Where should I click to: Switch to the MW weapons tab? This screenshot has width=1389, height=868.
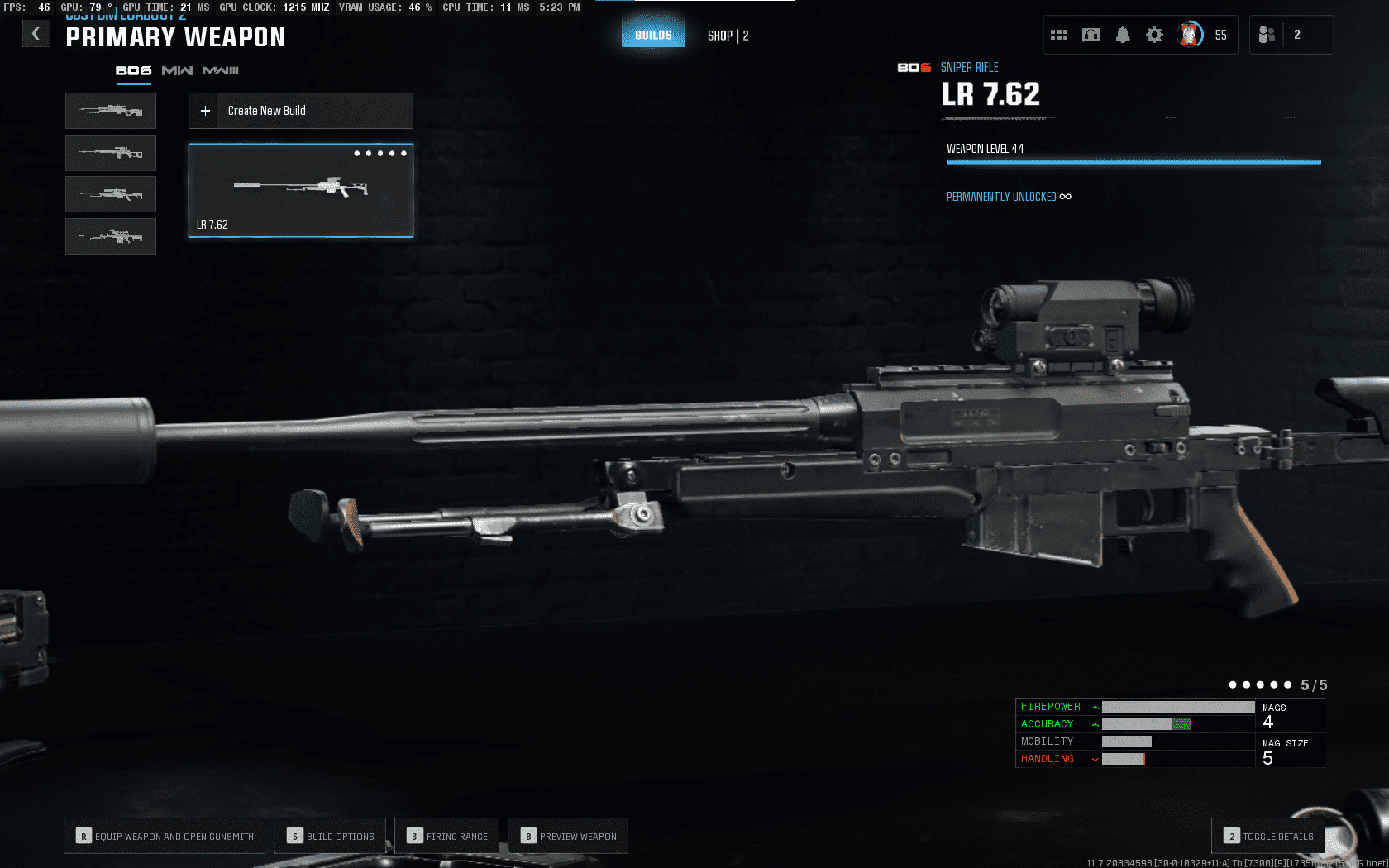pyautogui.click(x=177, y=71)
